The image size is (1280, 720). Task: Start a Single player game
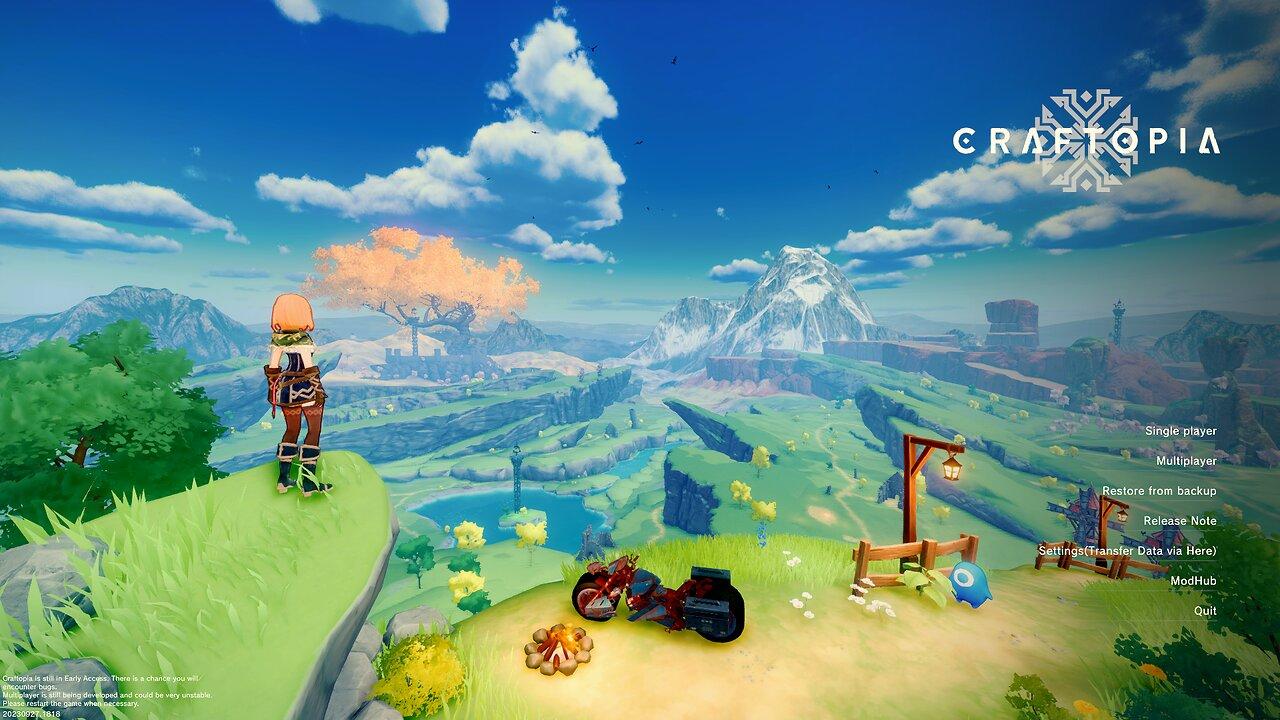coord(1180,431)
